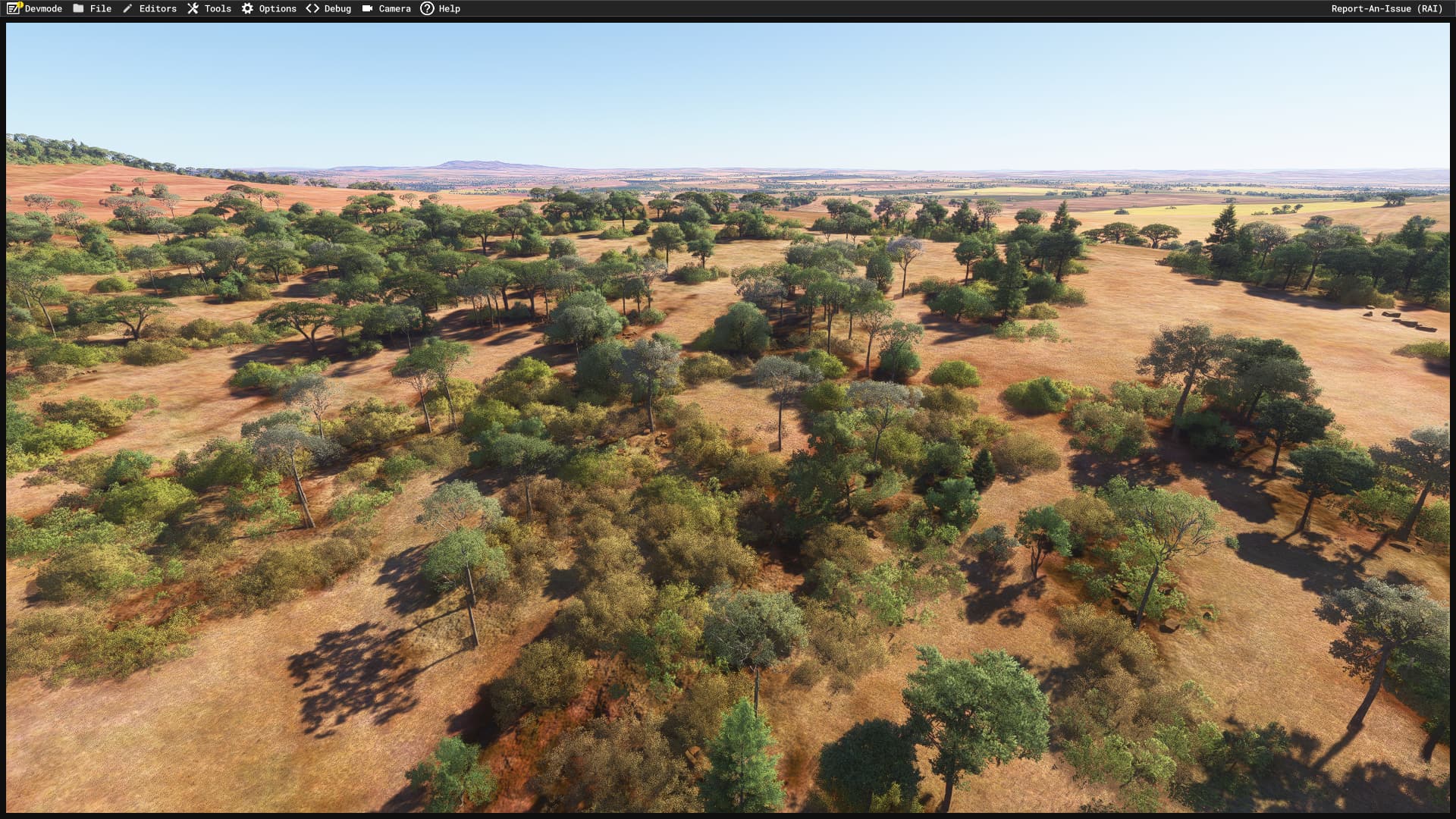The height and width of the screenshot is (819, 1456).
Task: Click the wrench icon for Tools
Action: point(193,8)
